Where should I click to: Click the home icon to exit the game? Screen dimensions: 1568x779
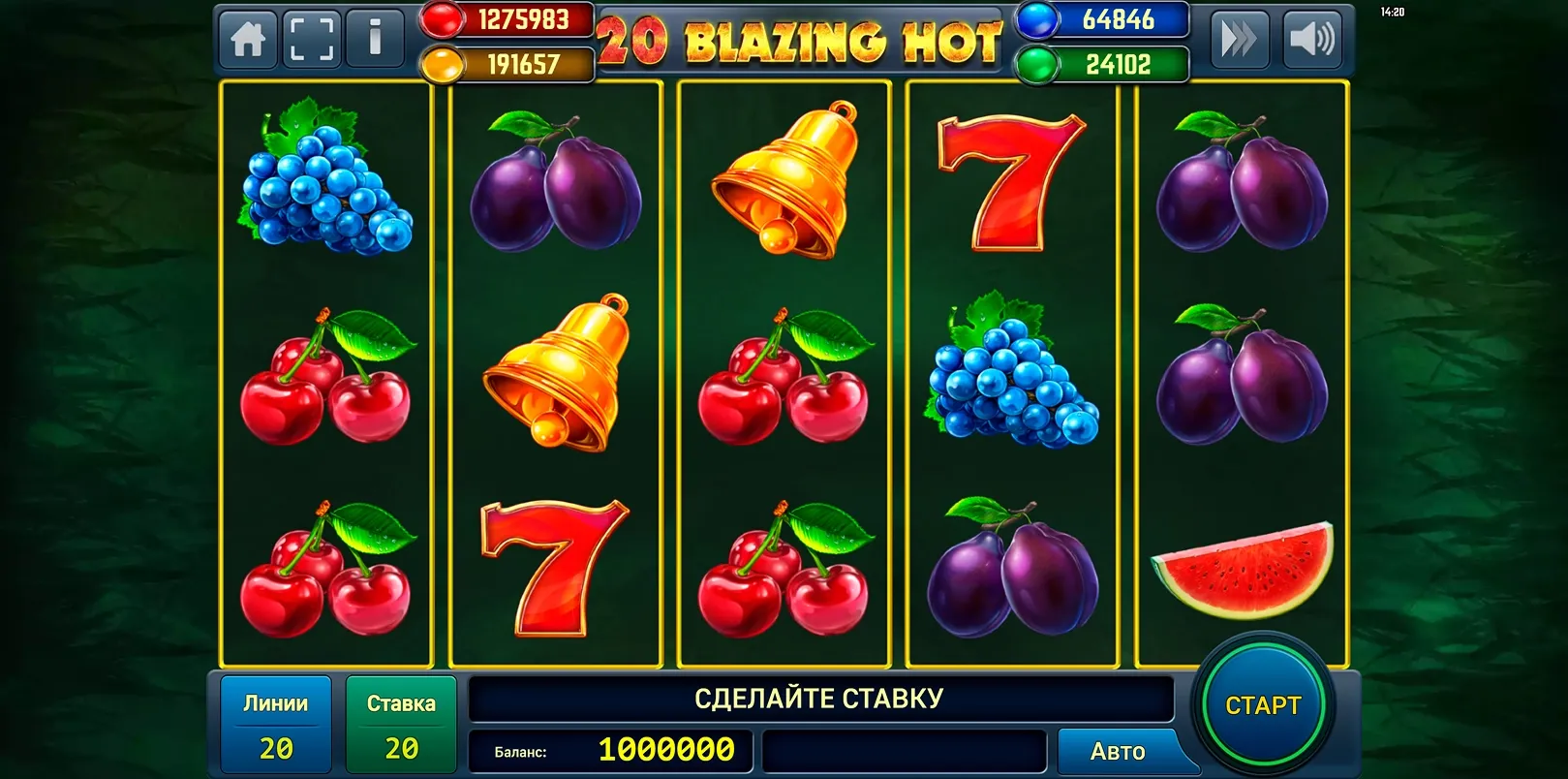tap(247, 38)
